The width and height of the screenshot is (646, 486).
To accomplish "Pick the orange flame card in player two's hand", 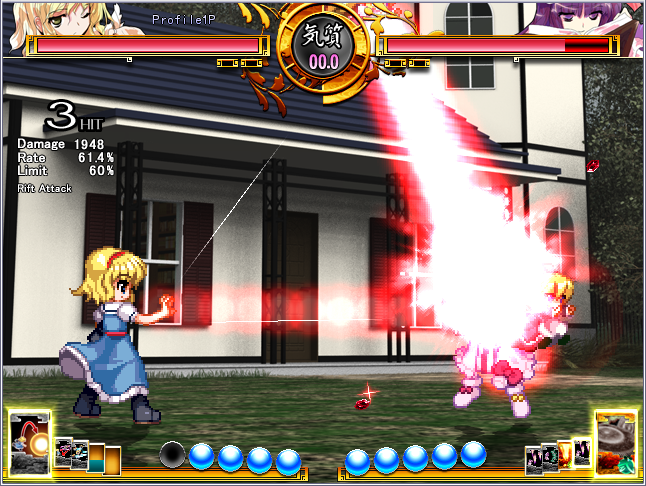I will (565, 455).
